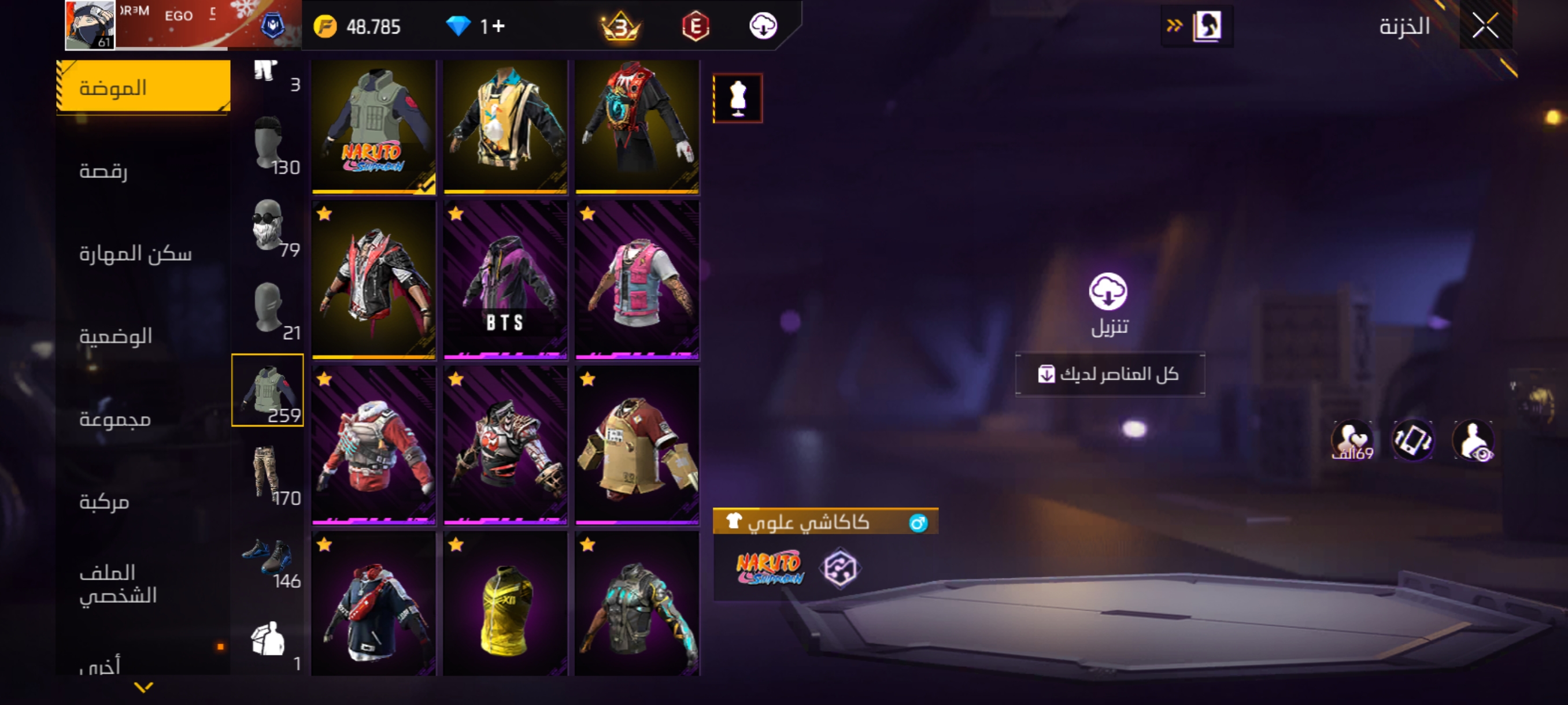
Task: Select the BTS purple jacket item
Action: [505, 280]
